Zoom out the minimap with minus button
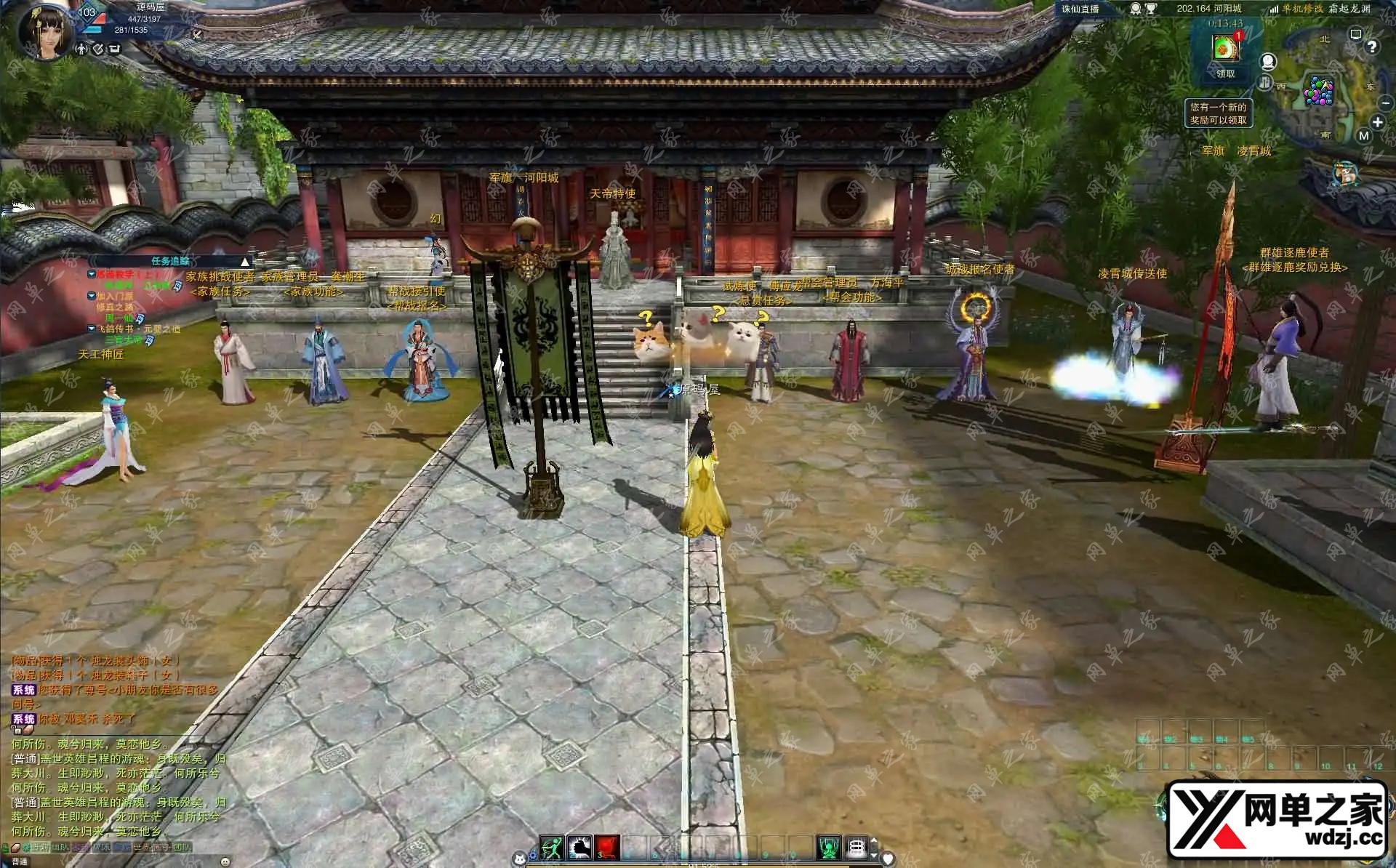The width and height of the screenshot is (1396, 868). [x=1386, y=104]
